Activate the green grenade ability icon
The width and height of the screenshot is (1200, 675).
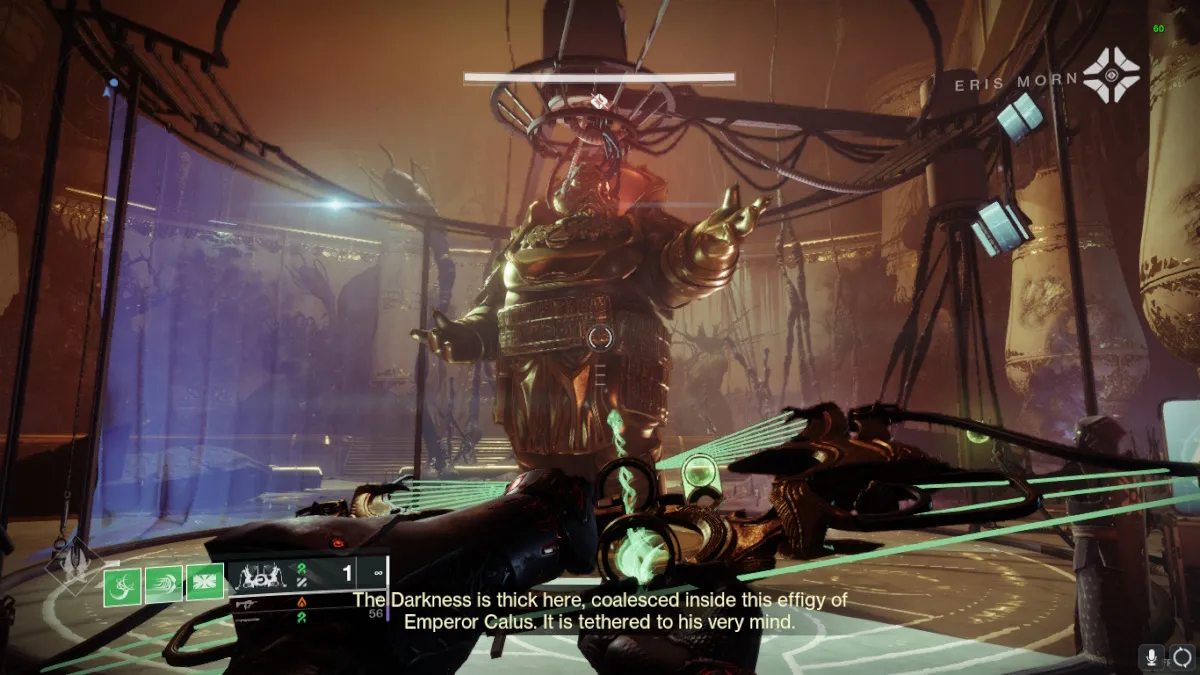click(122, 586)
